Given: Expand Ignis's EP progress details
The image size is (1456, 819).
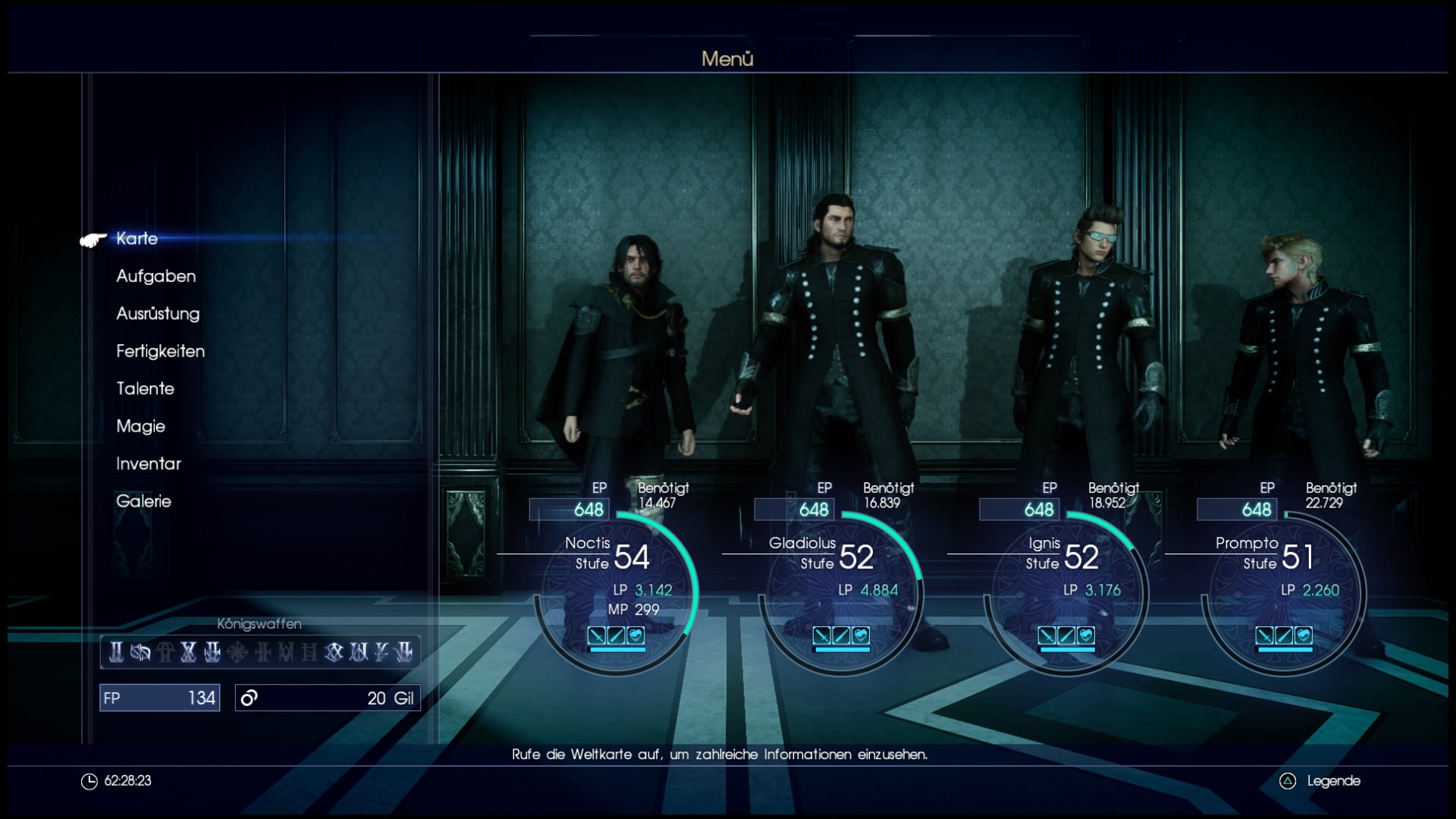Looking at the screenshot, I should click(1020, 510).
